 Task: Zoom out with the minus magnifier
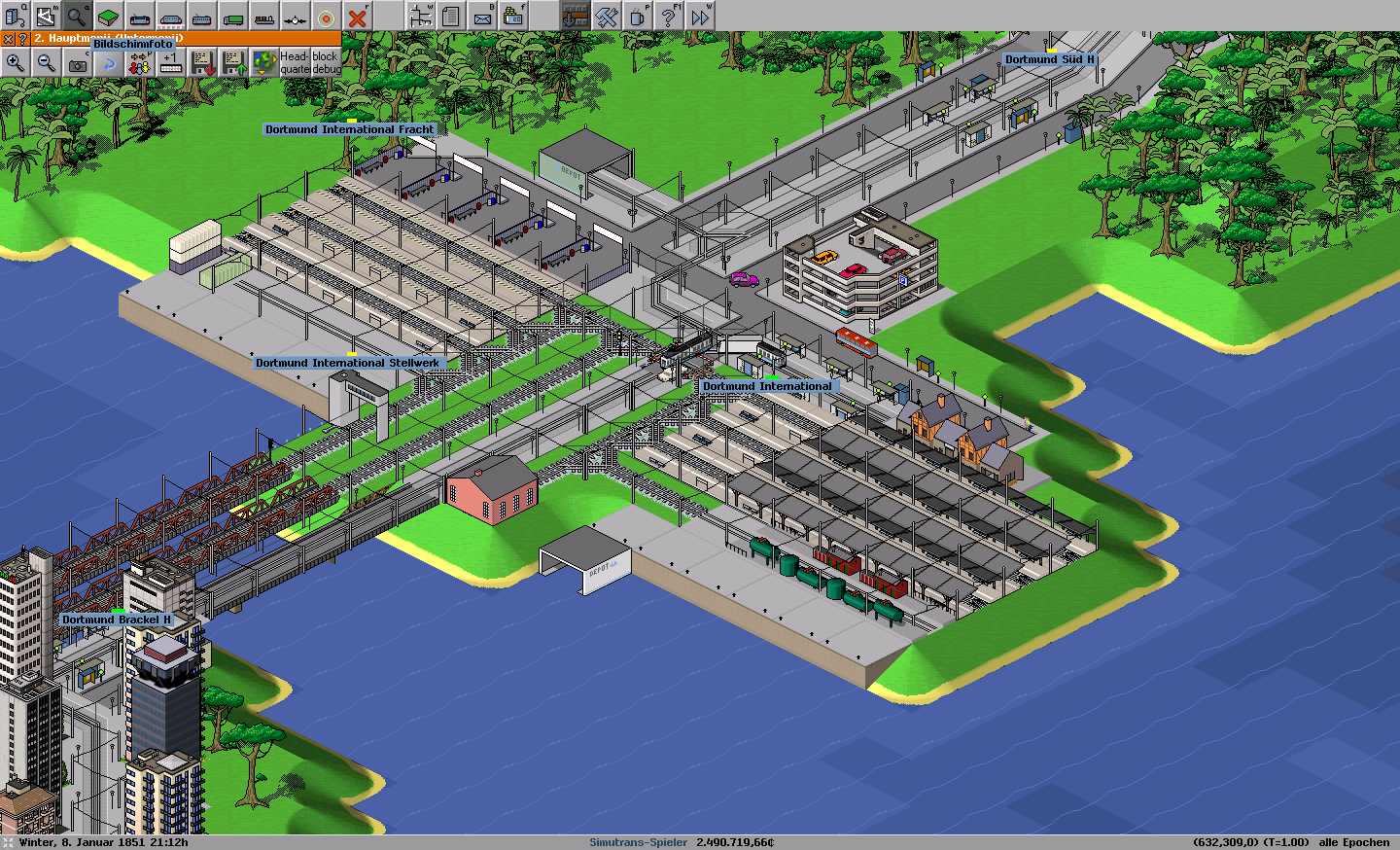47,63
